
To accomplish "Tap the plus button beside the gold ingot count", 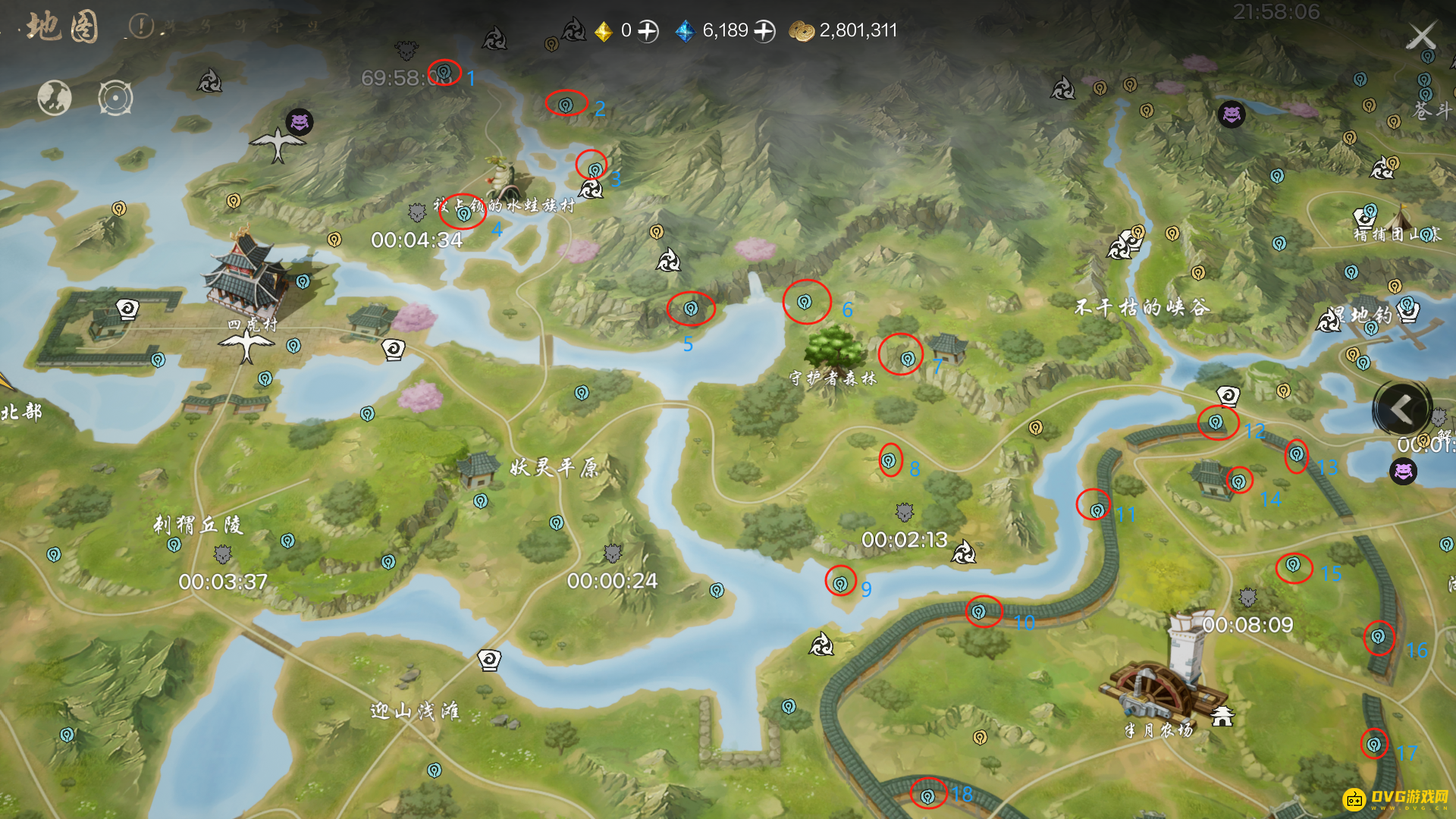I will 648,31.
